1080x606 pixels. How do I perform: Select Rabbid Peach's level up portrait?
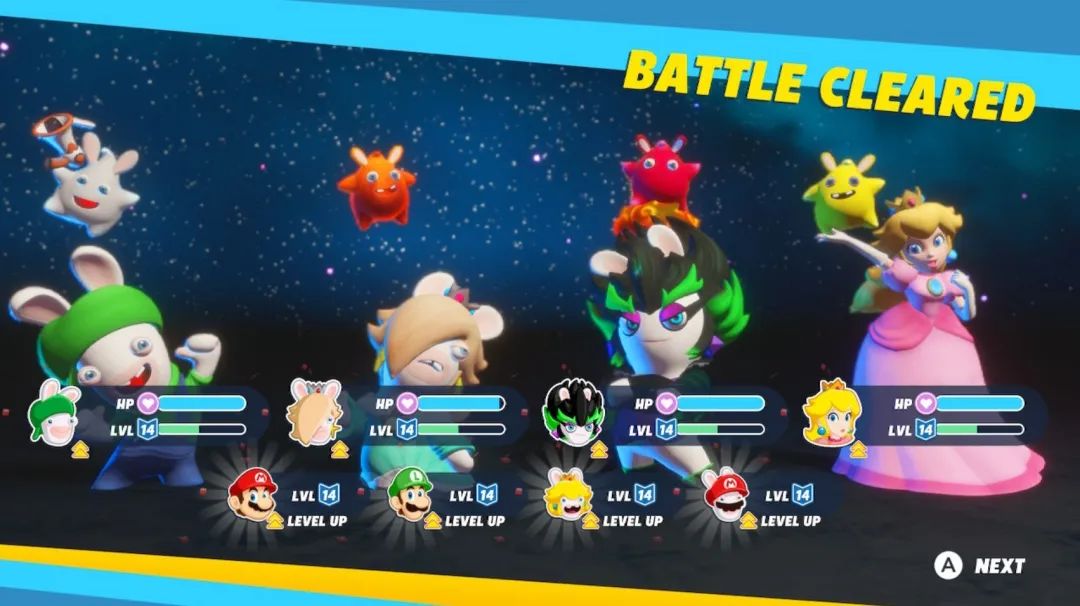click(x=568, y=494)
